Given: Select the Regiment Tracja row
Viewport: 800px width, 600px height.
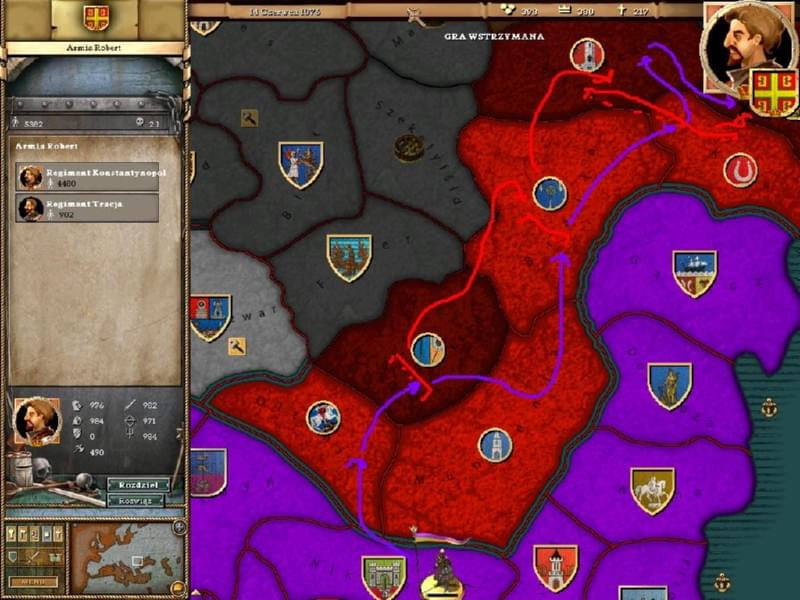Looking at the screenshot, I should point(88,208).
